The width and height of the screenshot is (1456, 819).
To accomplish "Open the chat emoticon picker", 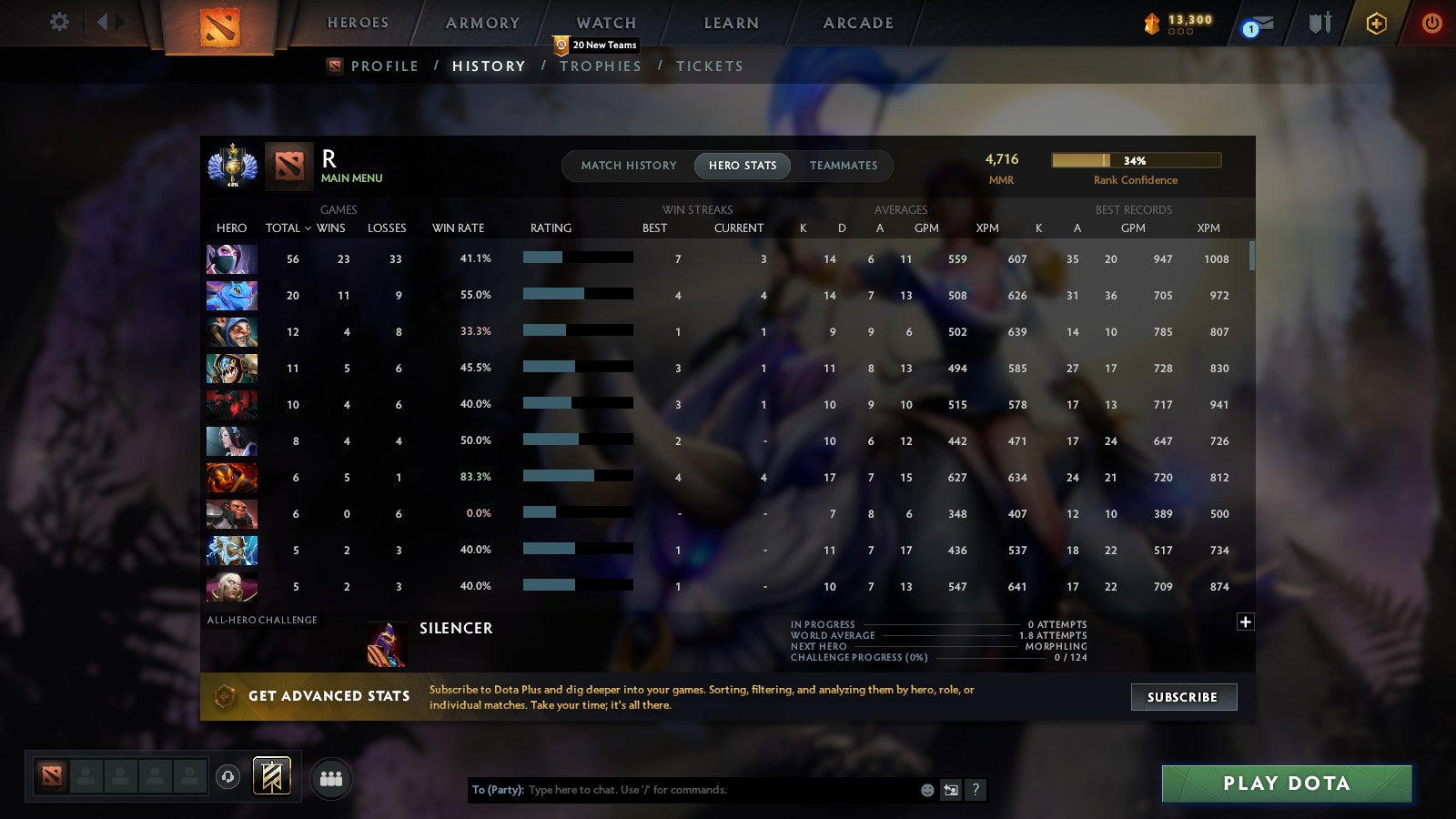I will [x=925, y=790].
